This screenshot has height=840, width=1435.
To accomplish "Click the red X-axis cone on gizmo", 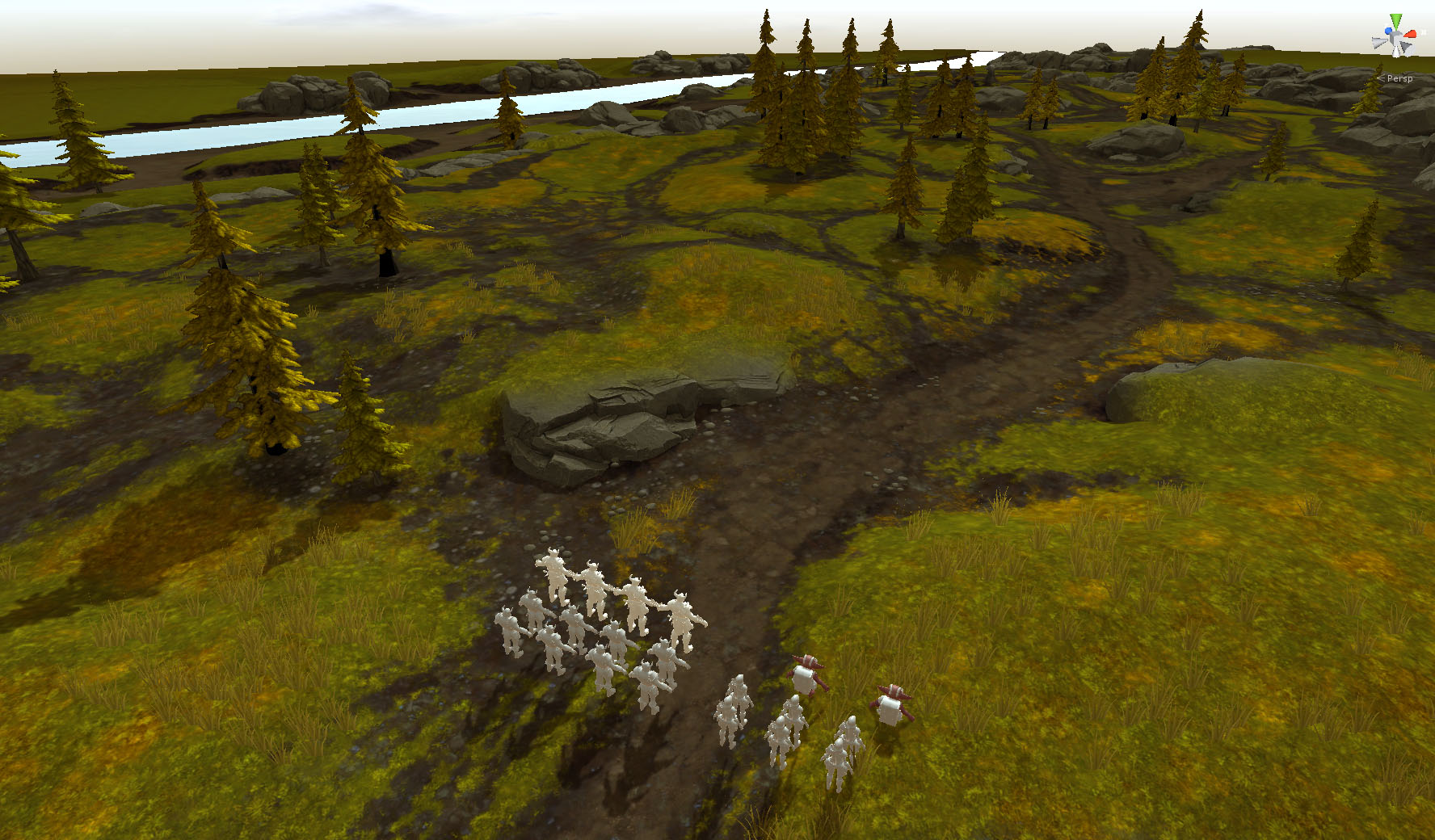I will (1410, 34).
